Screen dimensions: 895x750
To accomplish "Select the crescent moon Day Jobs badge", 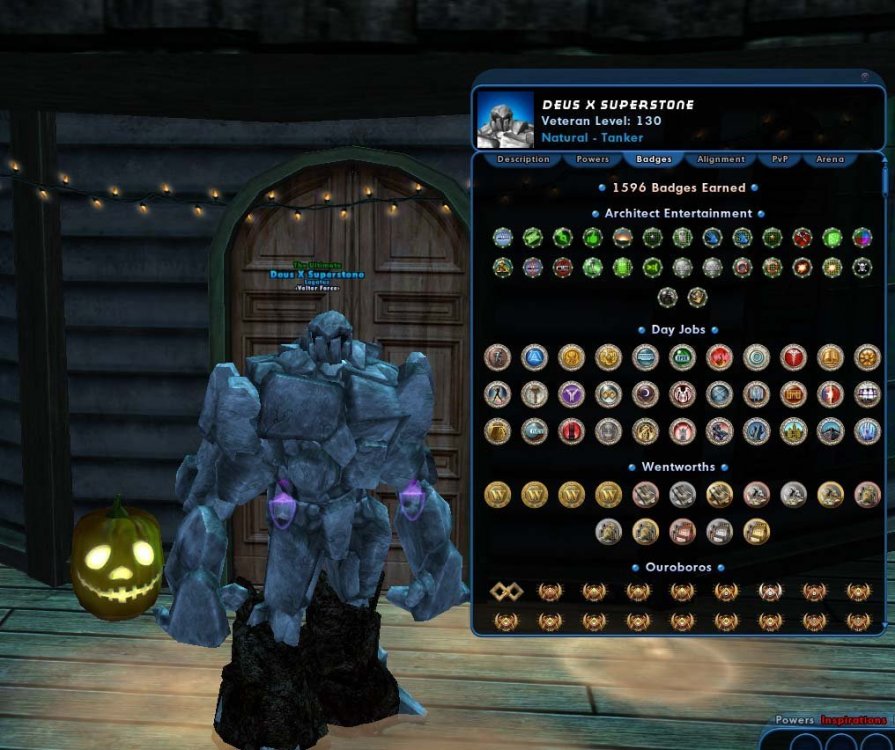I will (645, 394).
